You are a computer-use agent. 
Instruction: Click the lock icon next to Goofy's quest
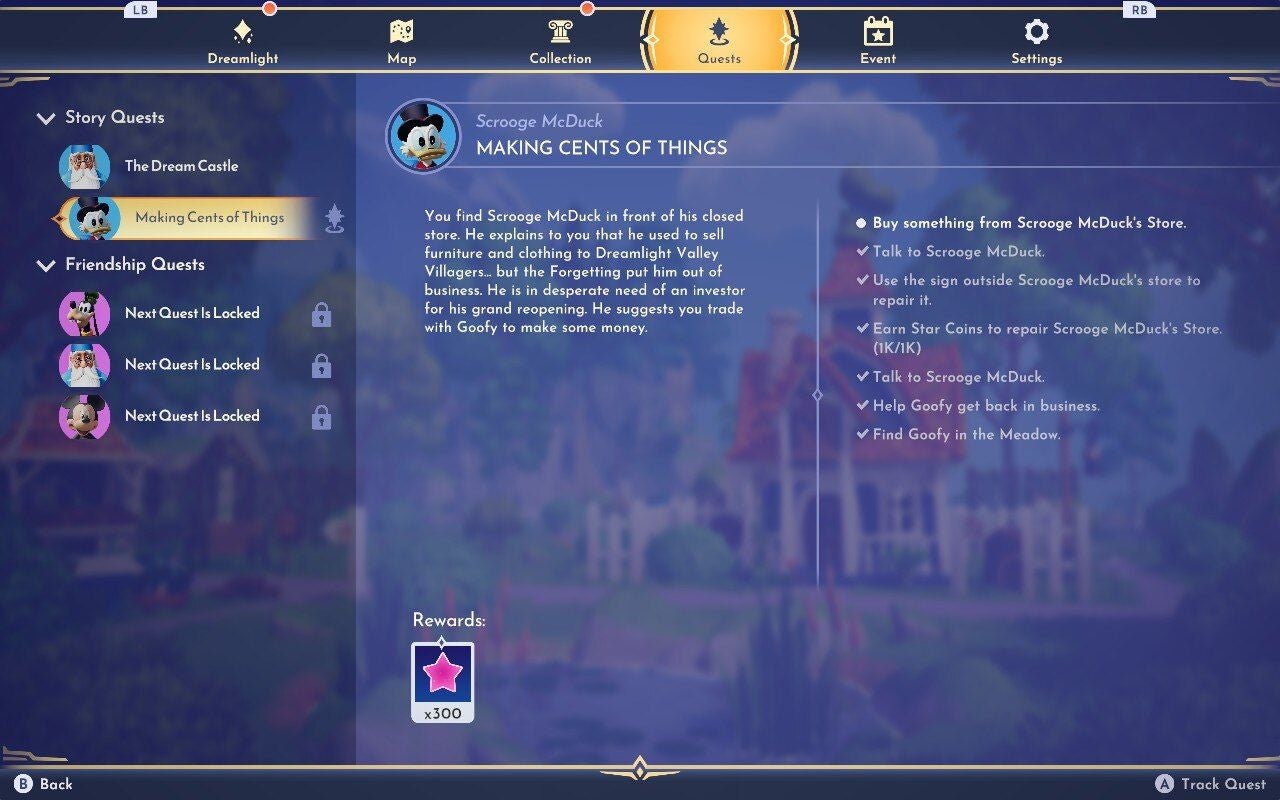pyautogui.click(x=320, y=313)
